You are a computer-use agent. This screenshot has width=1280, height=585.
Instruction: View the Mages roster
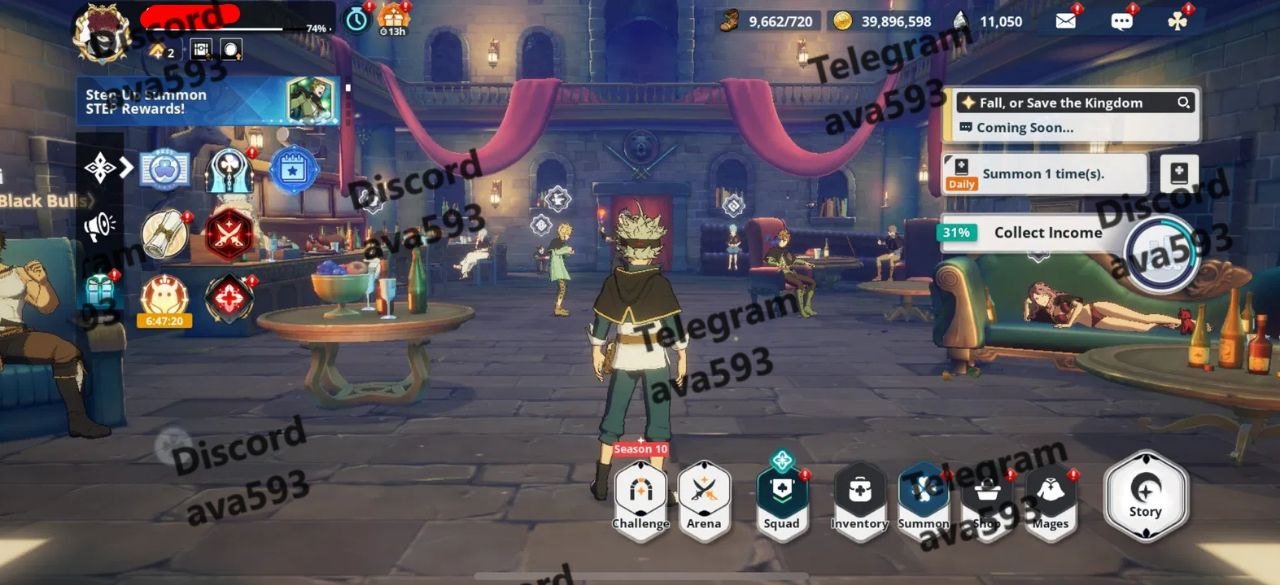coord(1050,498)
